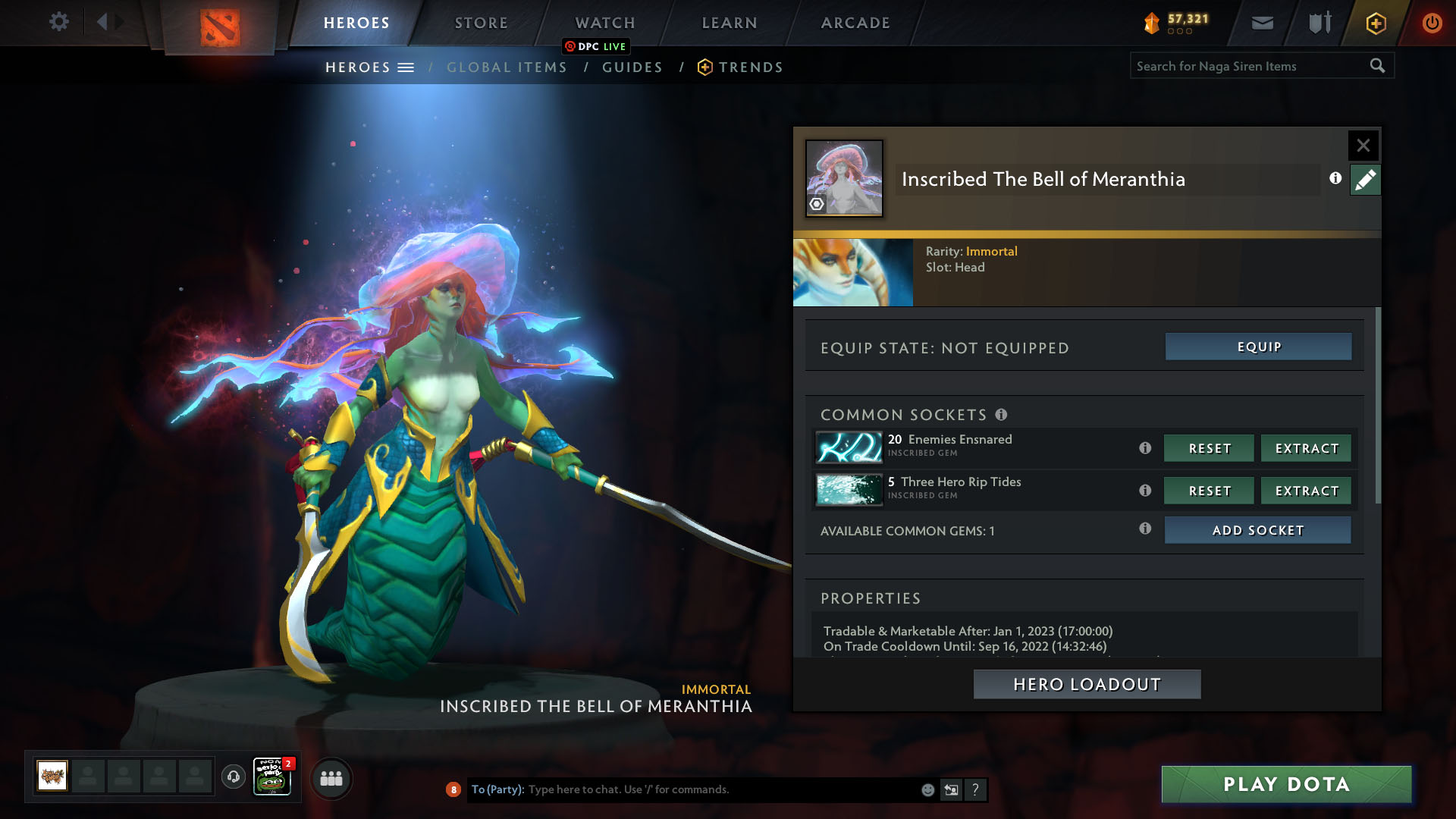The height and width of the screenshot is (819, 1456).
Task: Start matchmaking with Play Dota
Action: 1286,784
